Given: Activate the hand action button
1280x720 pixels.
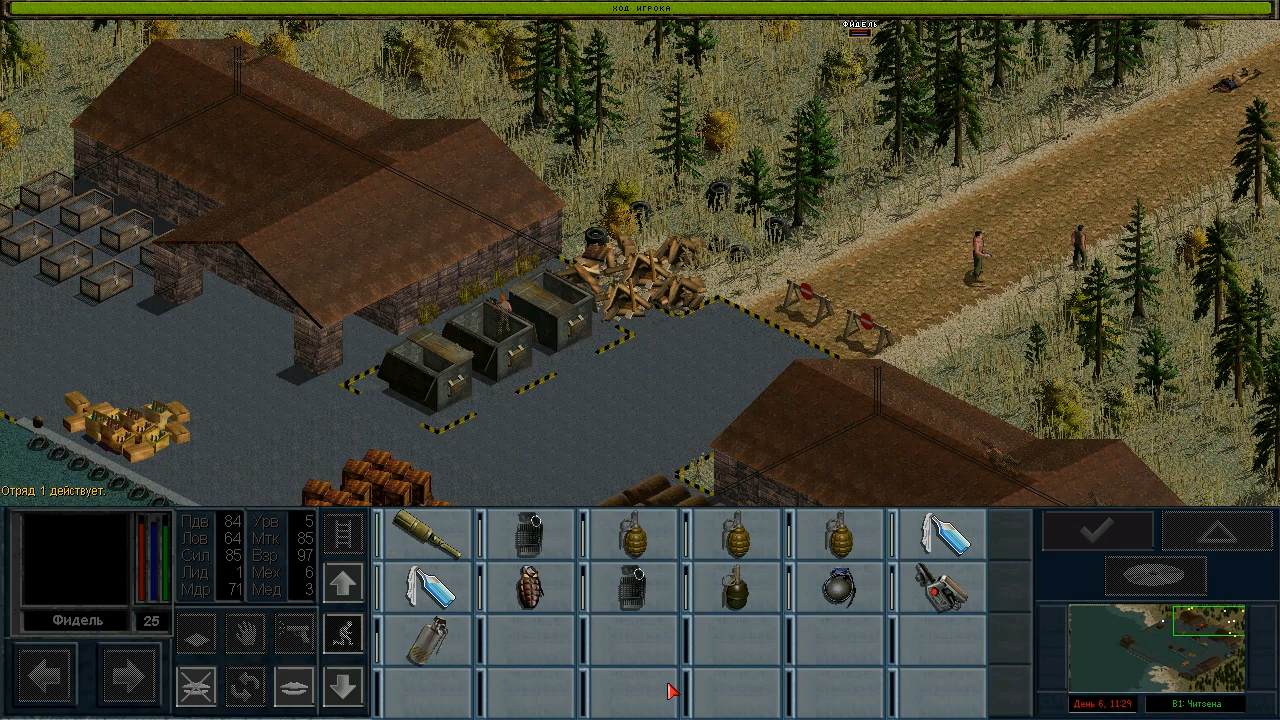Looking at the screenshot, I should click(245, 633).
